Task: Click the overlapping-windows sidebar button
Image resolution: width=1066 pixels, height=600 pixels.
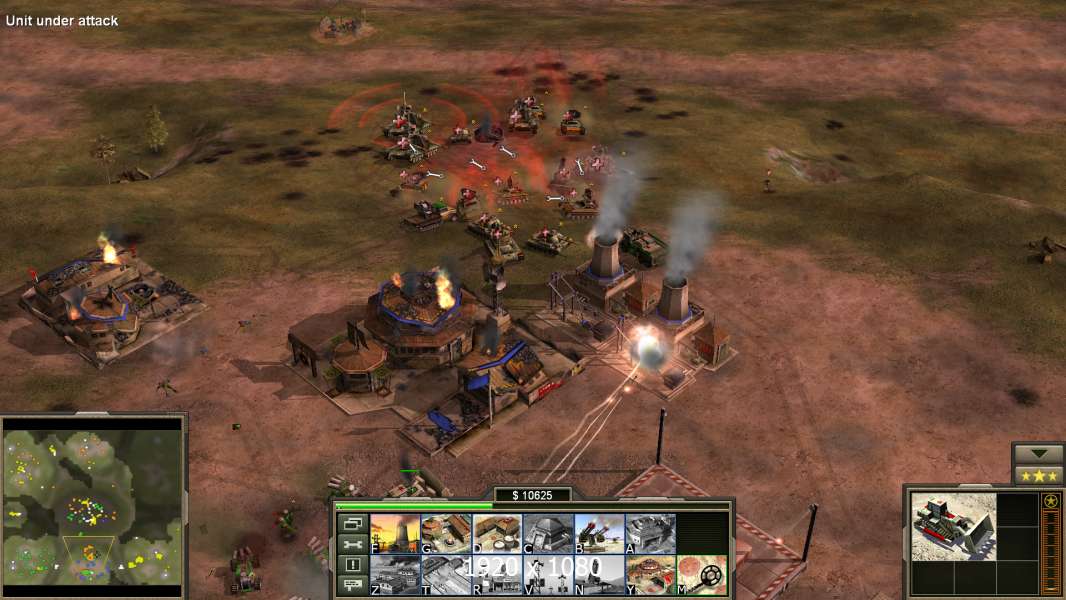Action: 352,523
